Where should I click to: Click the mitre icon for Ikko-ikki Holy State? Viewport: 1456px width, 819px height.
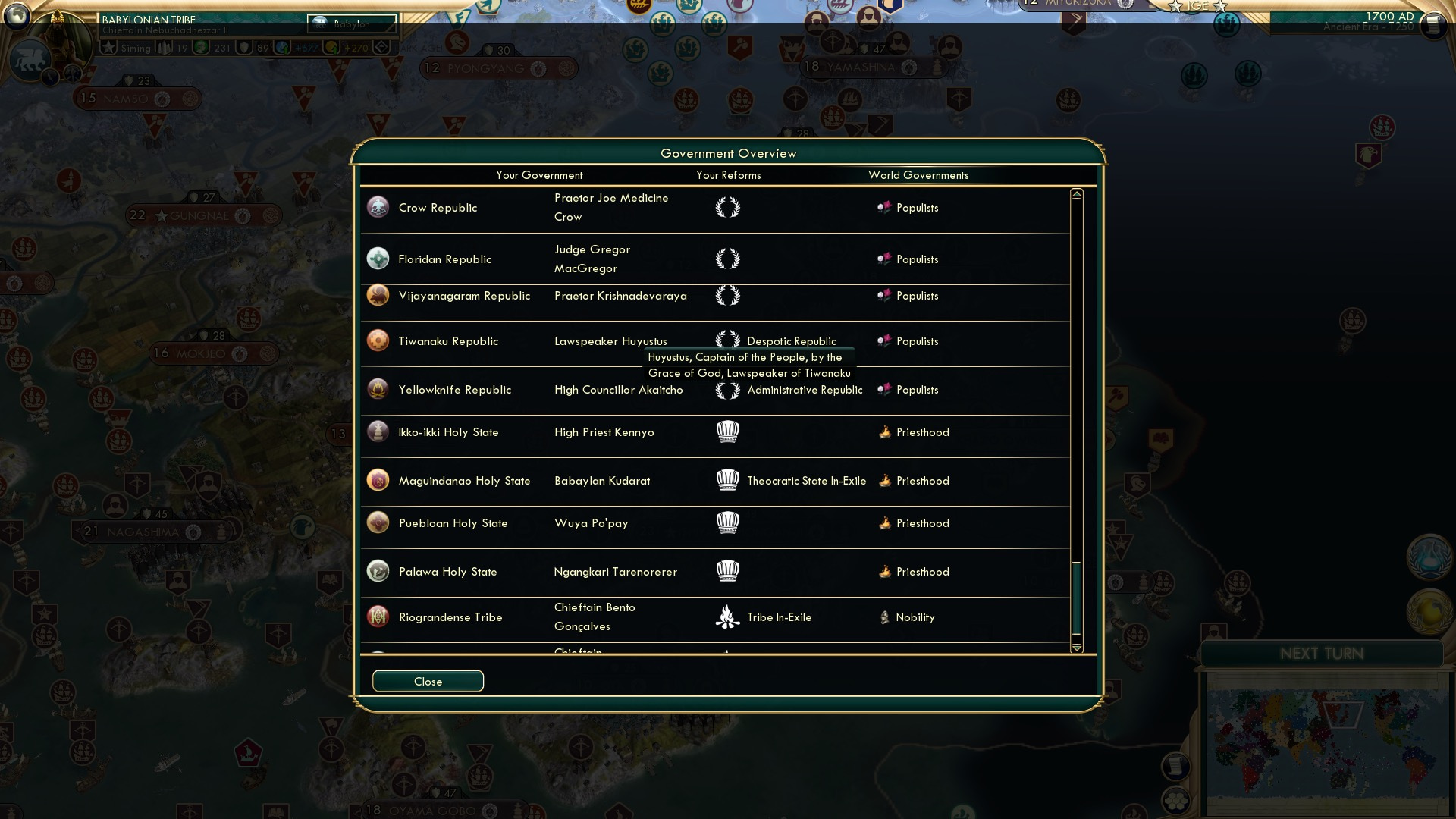tap(728, 432)
